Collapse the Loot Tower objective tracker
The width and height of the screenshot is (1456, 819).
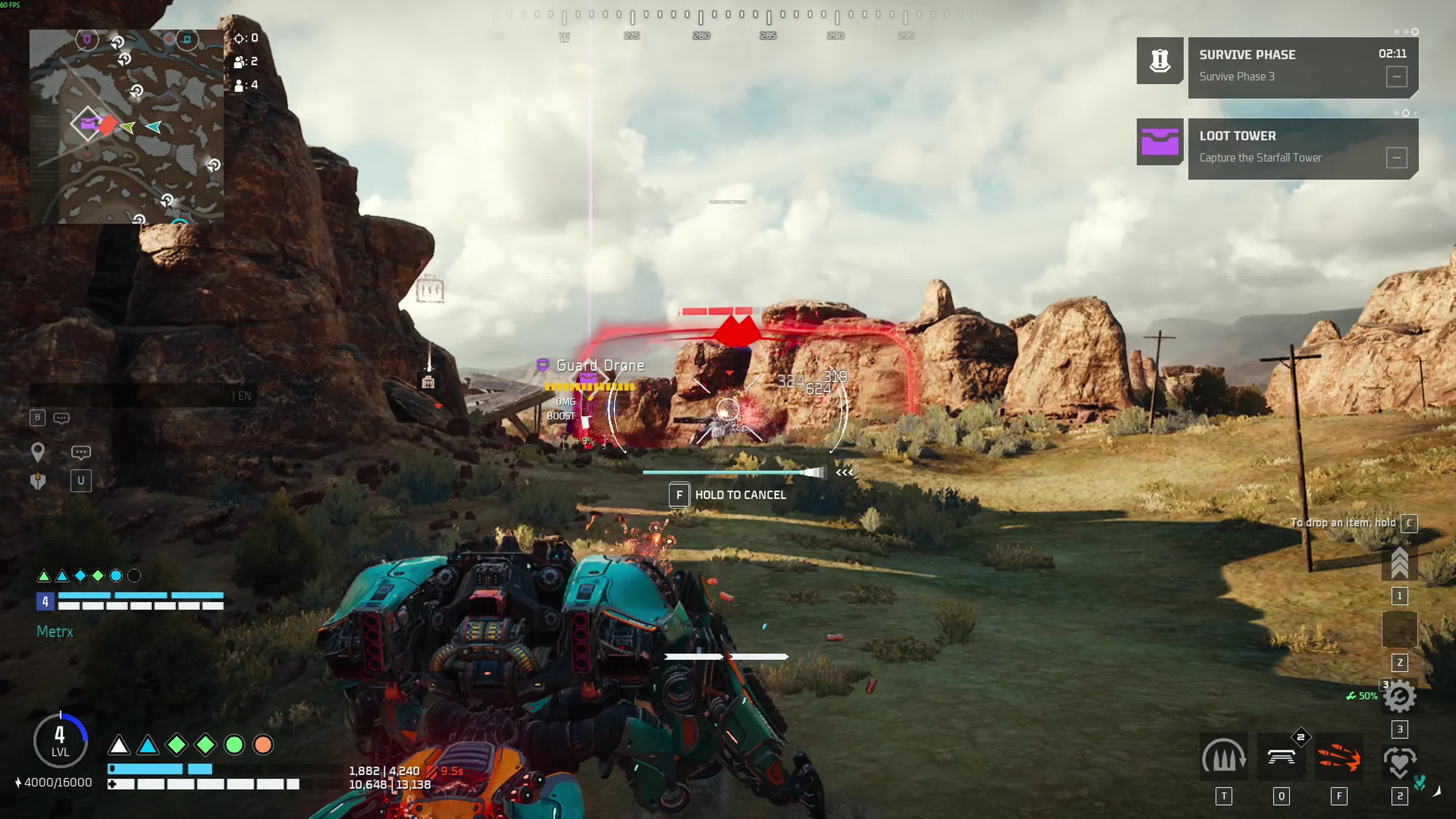(1396, 158)
